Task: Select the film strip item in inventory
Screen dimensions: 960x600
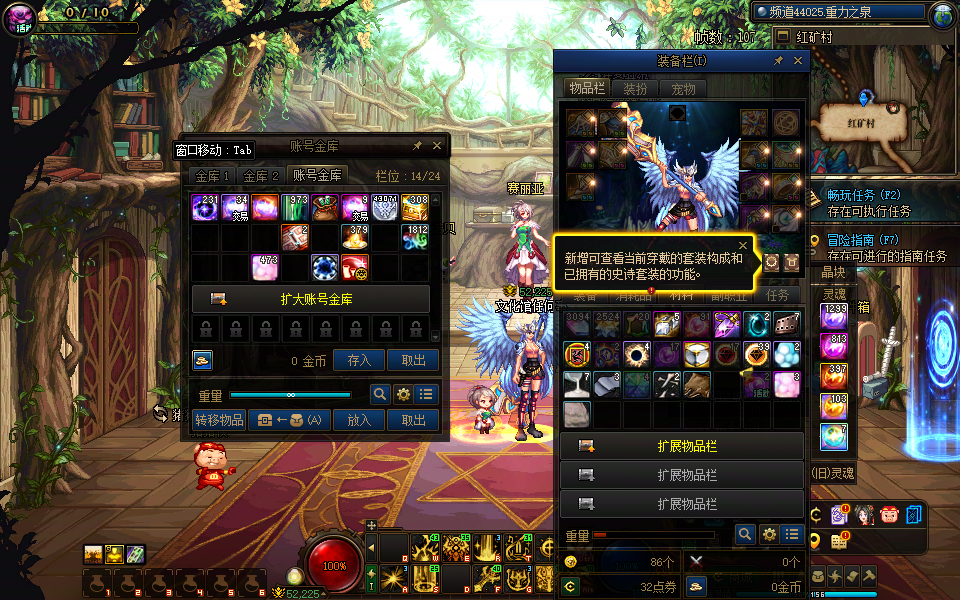Action: click(x=787, y=324)
